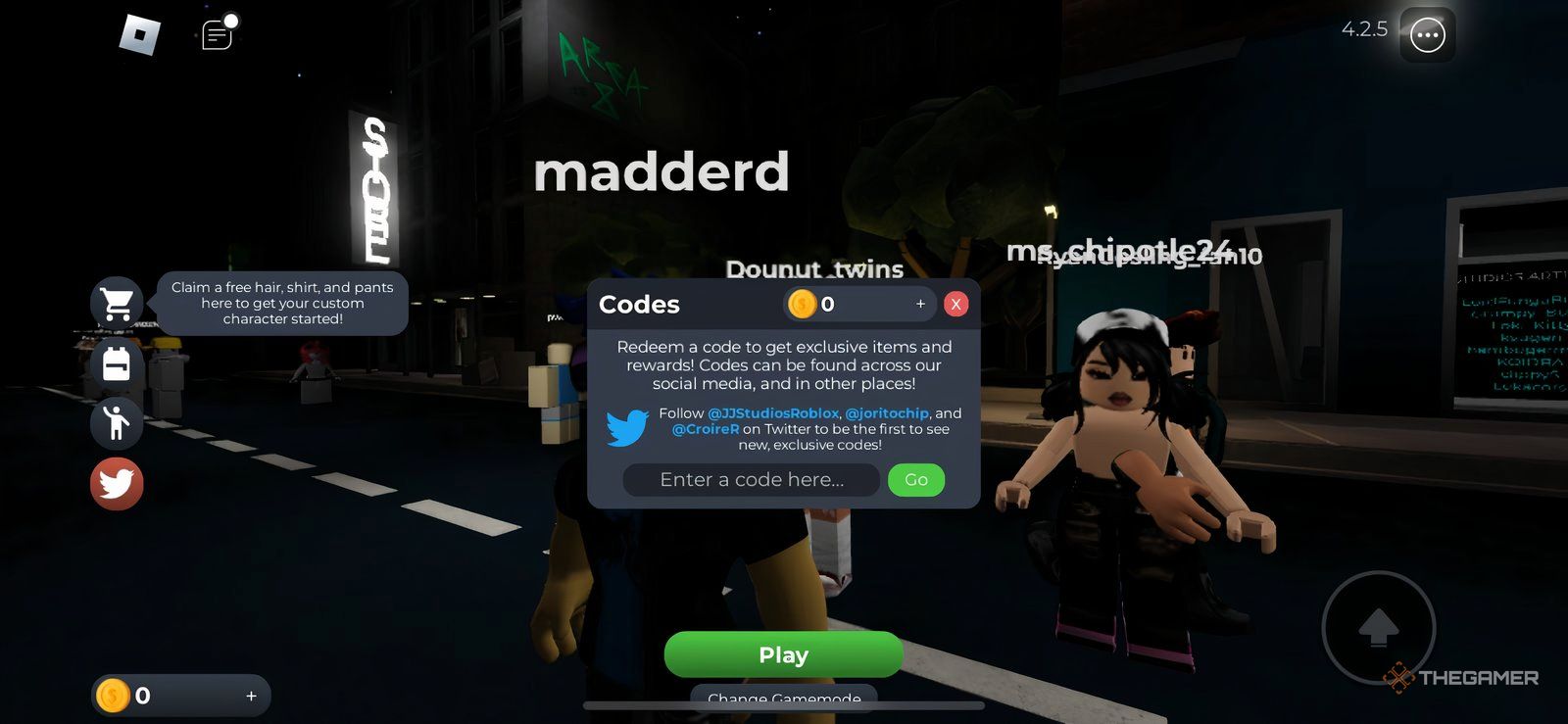The height and width of the screenshot is (724, 1568).
Task: Click the red Twitter bird icon
Action: click(x=117, y=484)
